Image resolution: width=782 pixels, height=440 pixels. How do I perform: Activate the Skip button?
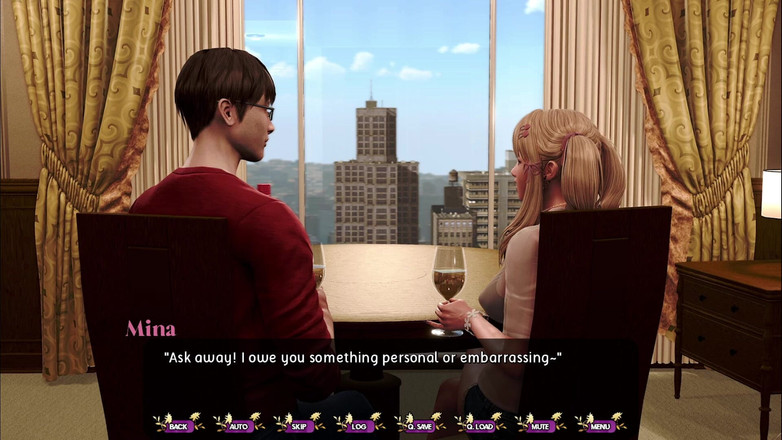pos(299,425)
